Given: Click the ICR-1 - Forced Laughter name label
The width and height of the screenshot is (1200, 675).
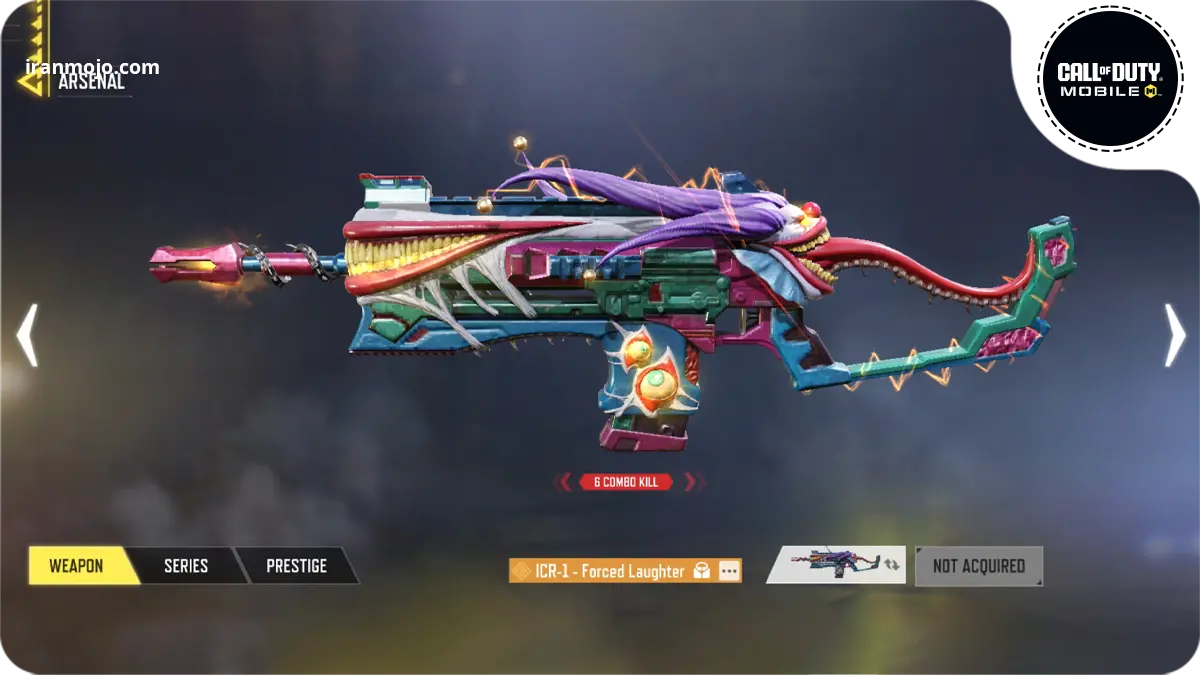Looking at the screenshot, I should [x=609, y=571].
